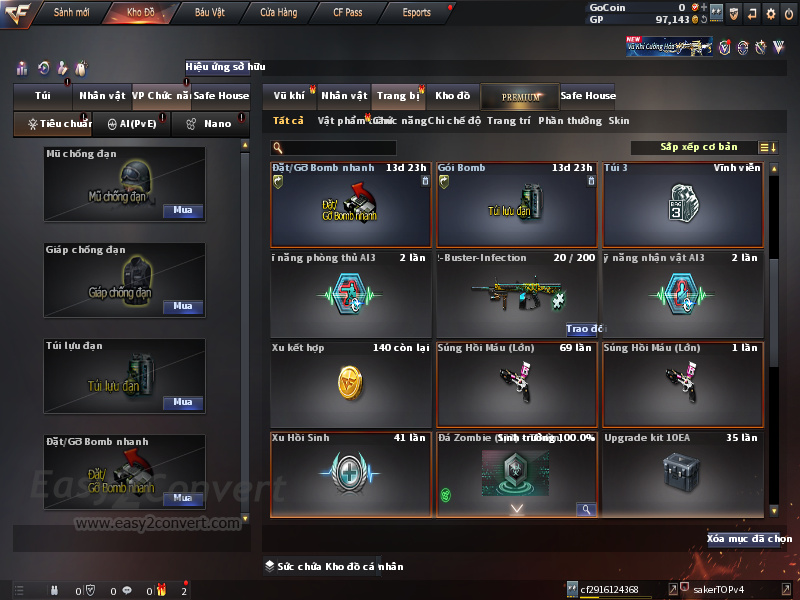The width and height of the screenshot is (800, 600).
Task: Open the Nano equipment tab
Action: click(210, 124)
